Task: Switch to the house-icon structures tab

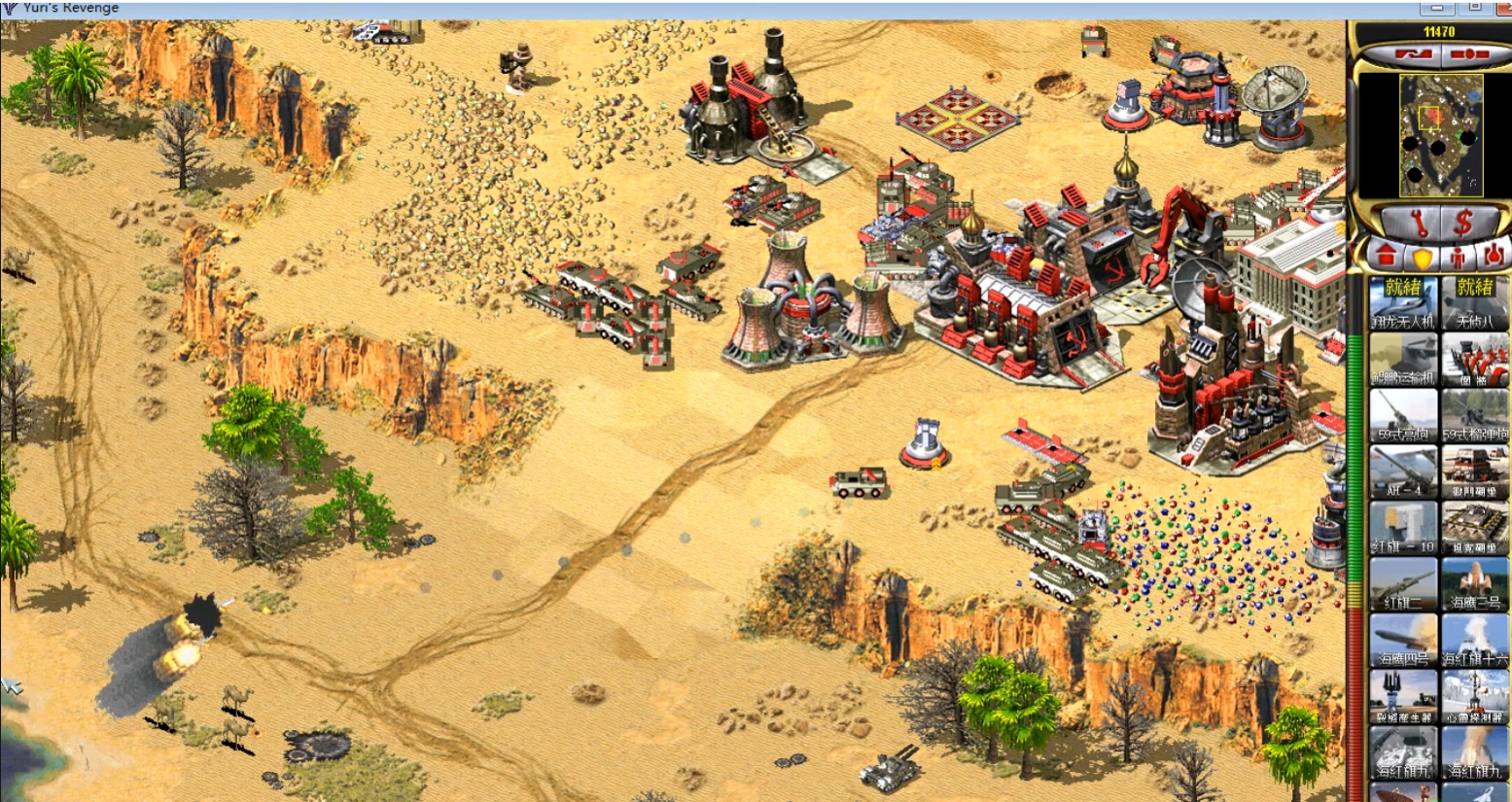Action: click(x=1387, y=257)
